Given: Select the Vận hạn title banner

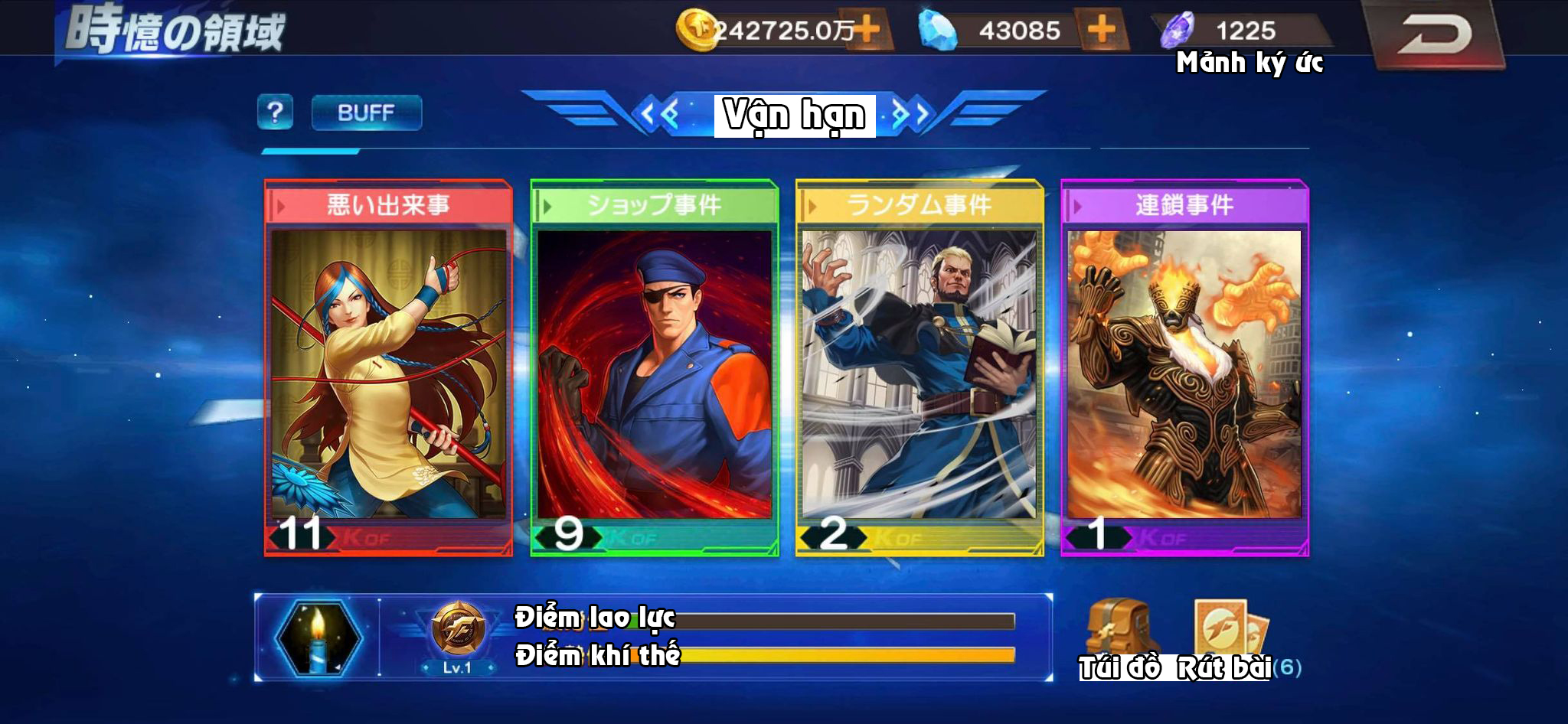Looking at the screenshot, I should coord(792,115).
